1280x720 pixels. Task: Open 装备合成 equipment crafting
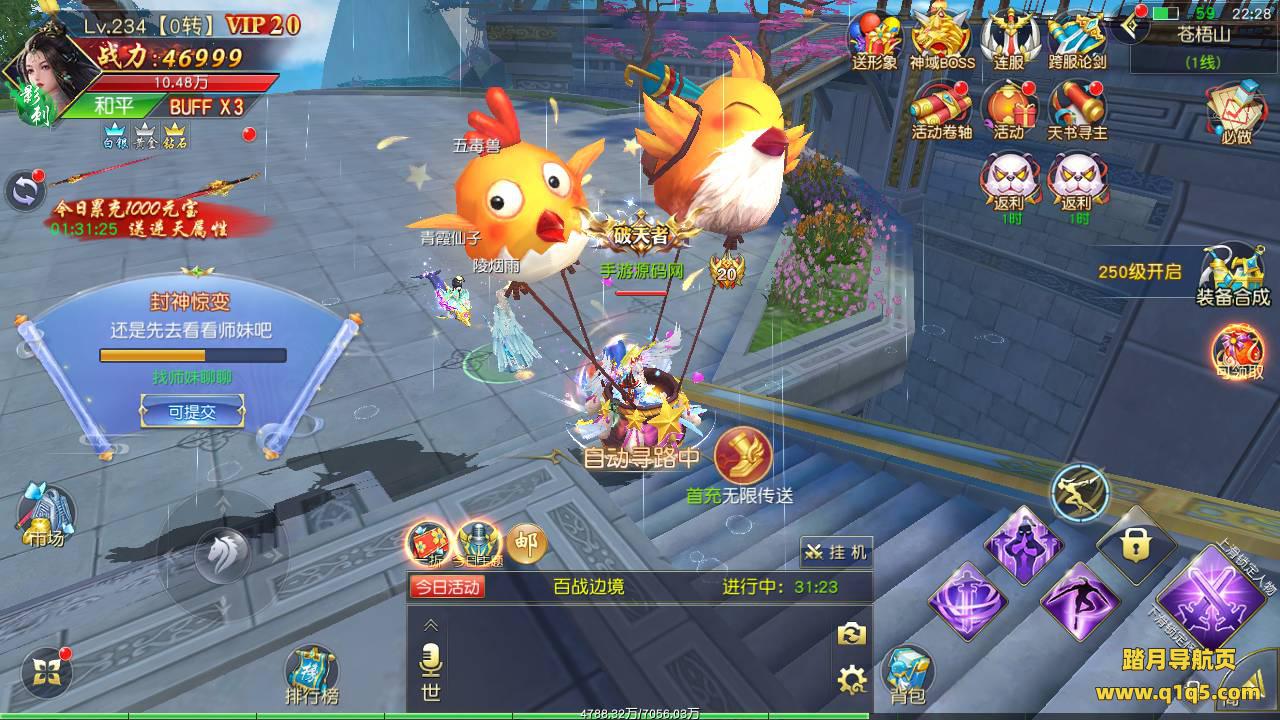pos(1232,275)
